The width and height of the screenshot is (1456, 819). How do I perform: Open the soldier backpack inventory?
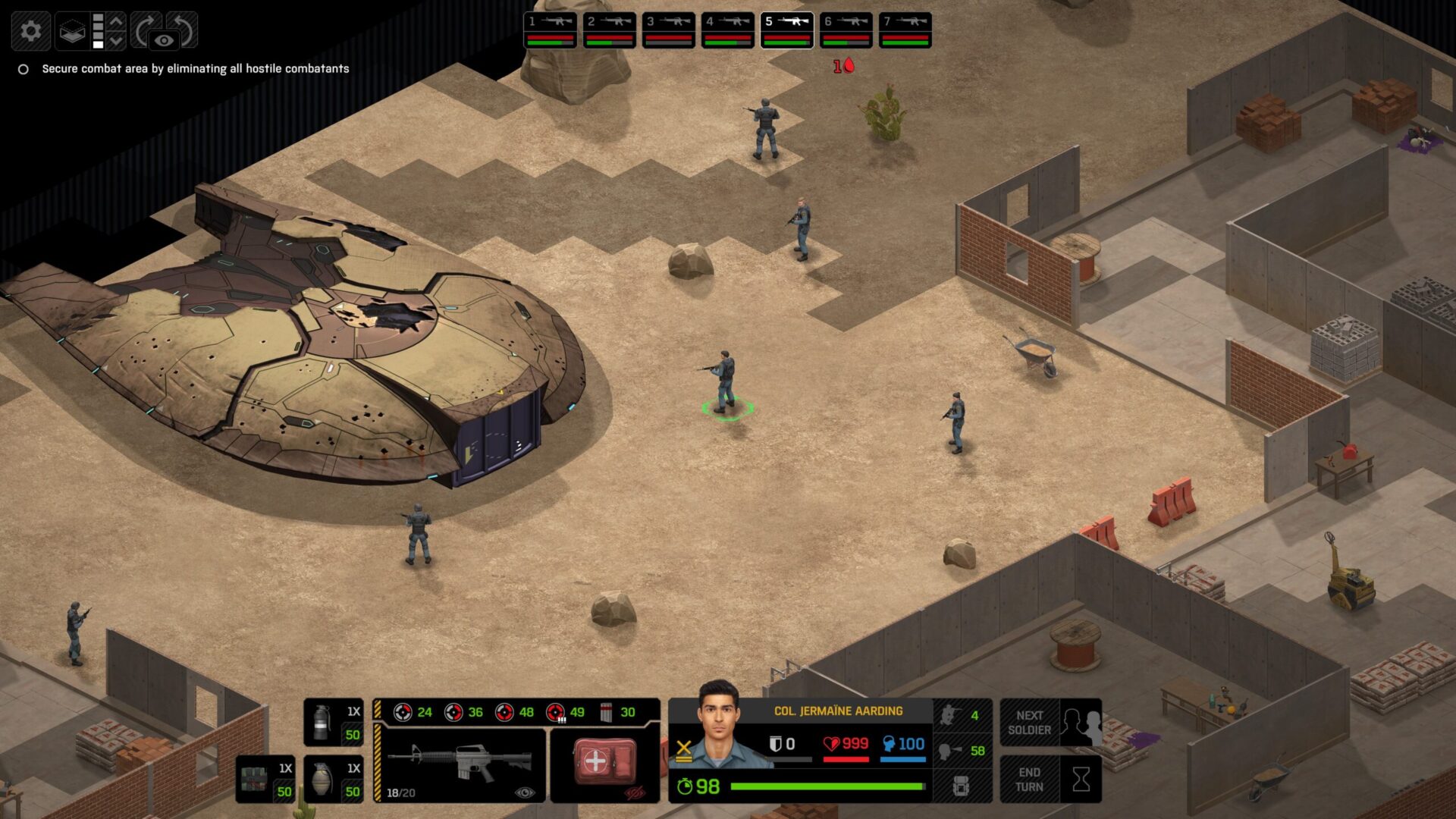[962, 786]
